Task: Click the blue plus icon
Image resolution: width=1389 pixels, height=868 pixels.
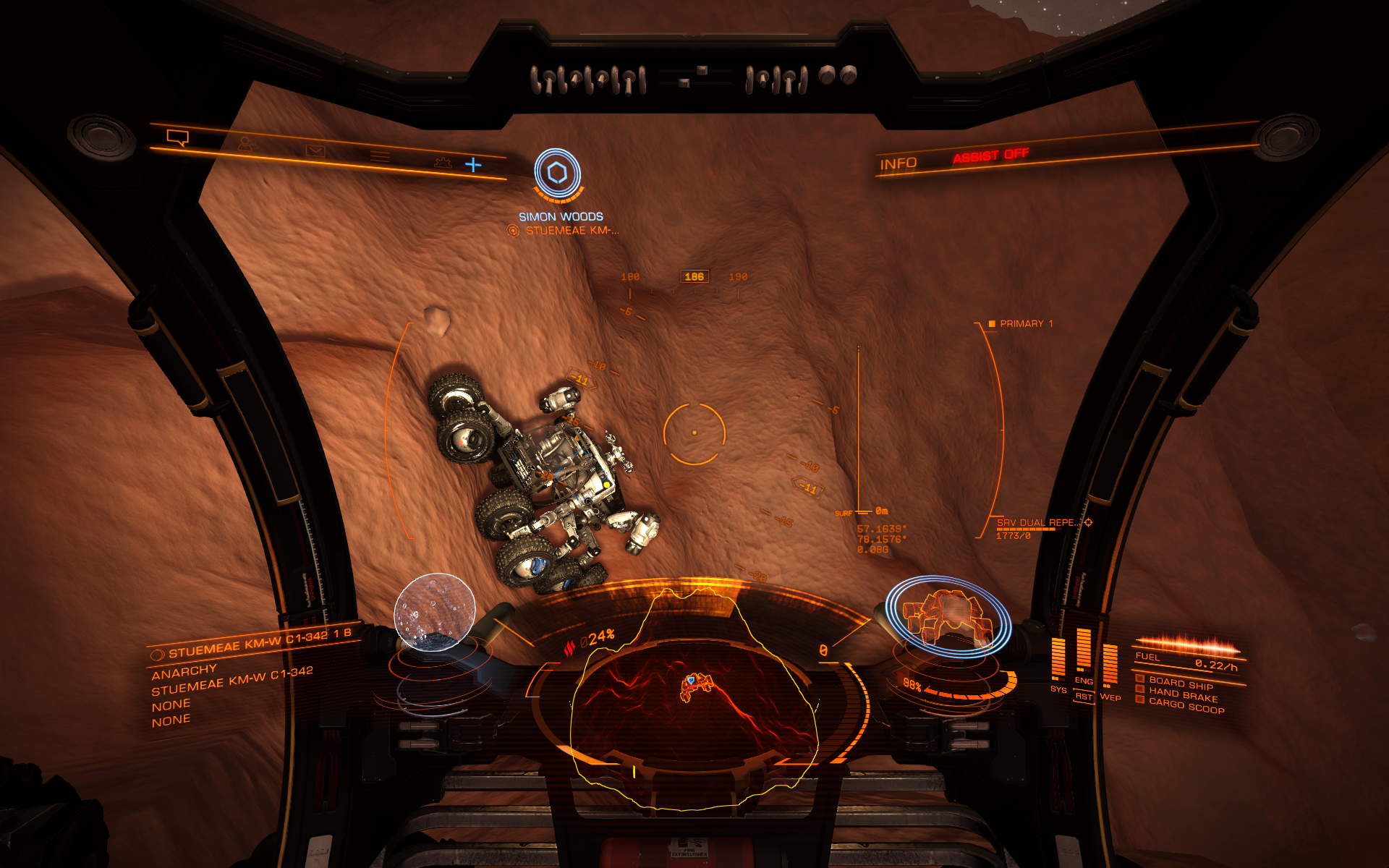Action: pos(473,165)
